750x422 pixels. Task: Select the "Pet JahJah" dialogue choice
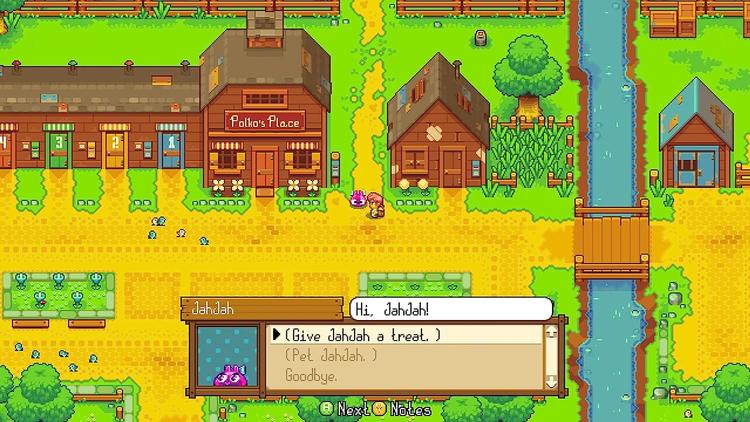click(331, 356)
